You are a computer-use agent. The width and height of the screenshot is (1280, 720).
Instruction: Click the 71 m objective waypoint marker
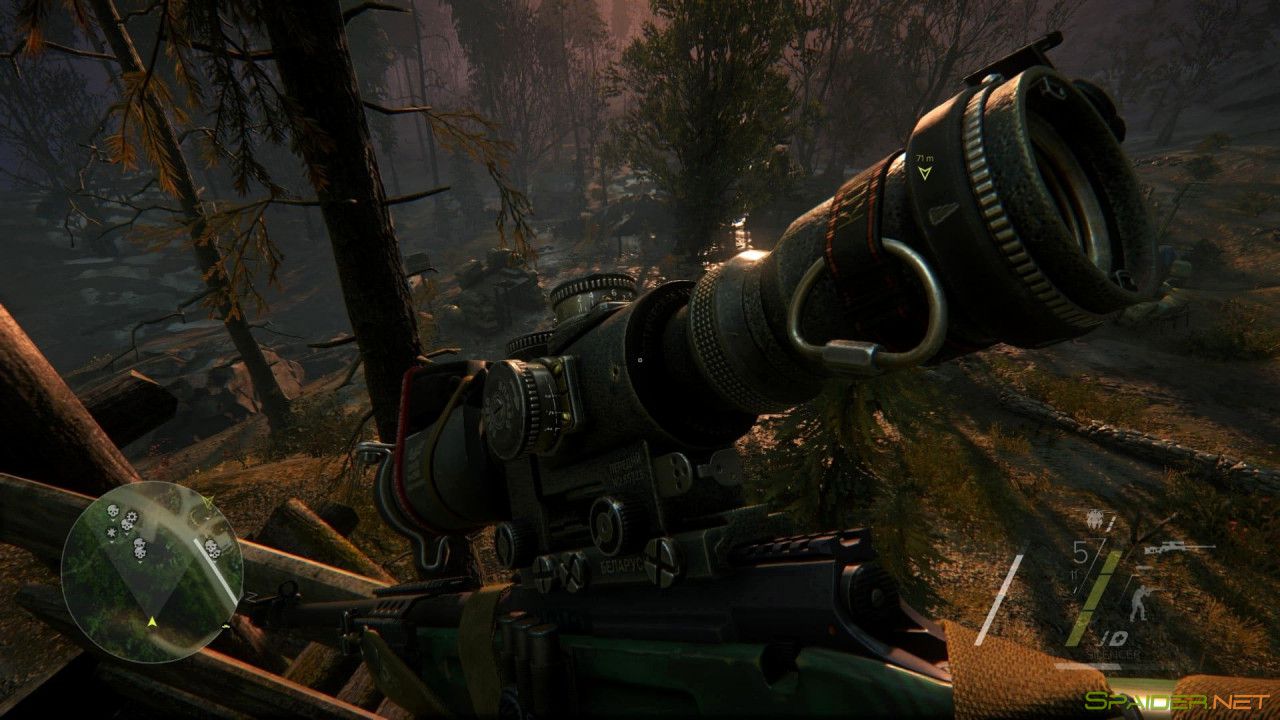(924, 171)
